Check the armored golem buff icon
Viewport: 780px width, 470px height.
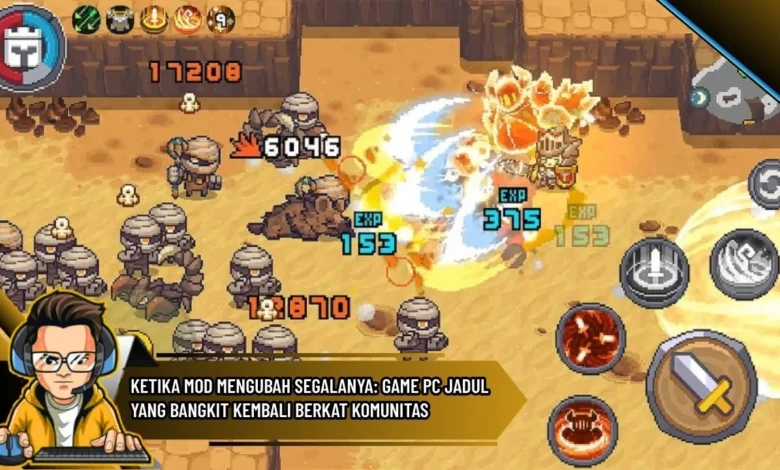tap(120, 18)
